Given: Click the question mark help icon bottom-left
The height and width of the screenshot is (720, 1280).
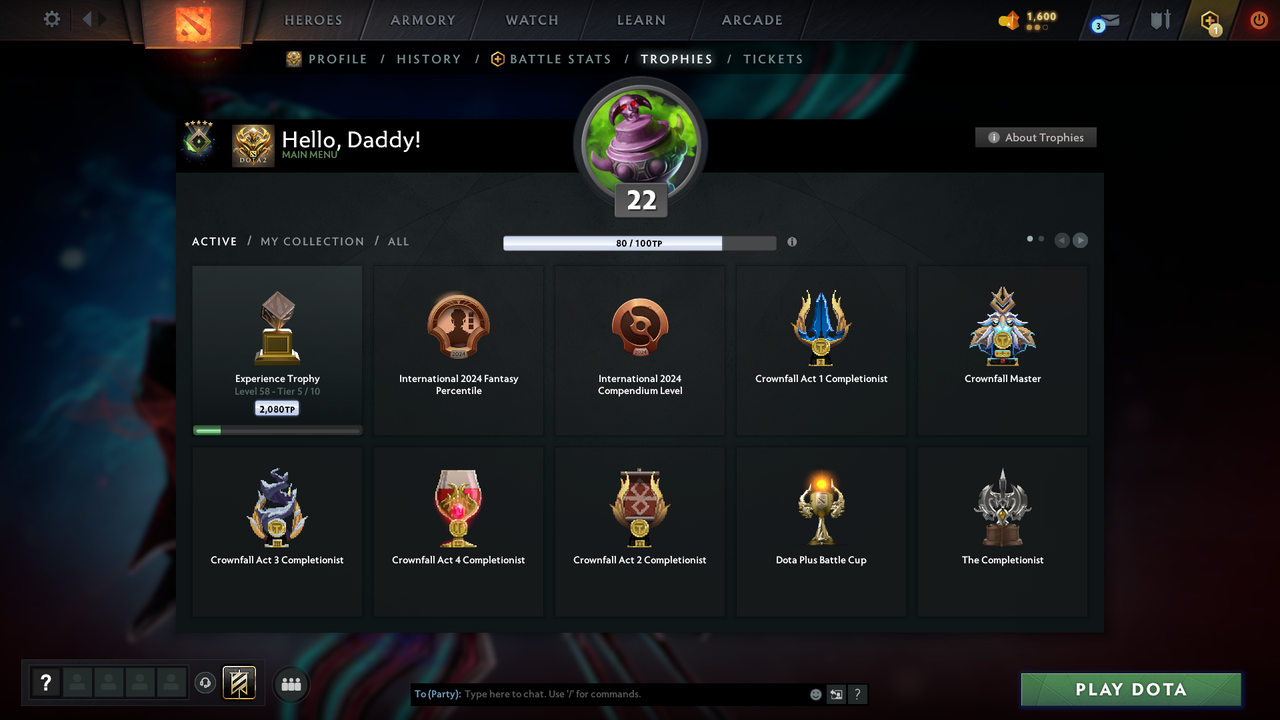Looking at the screenshot, I should 46,682.
